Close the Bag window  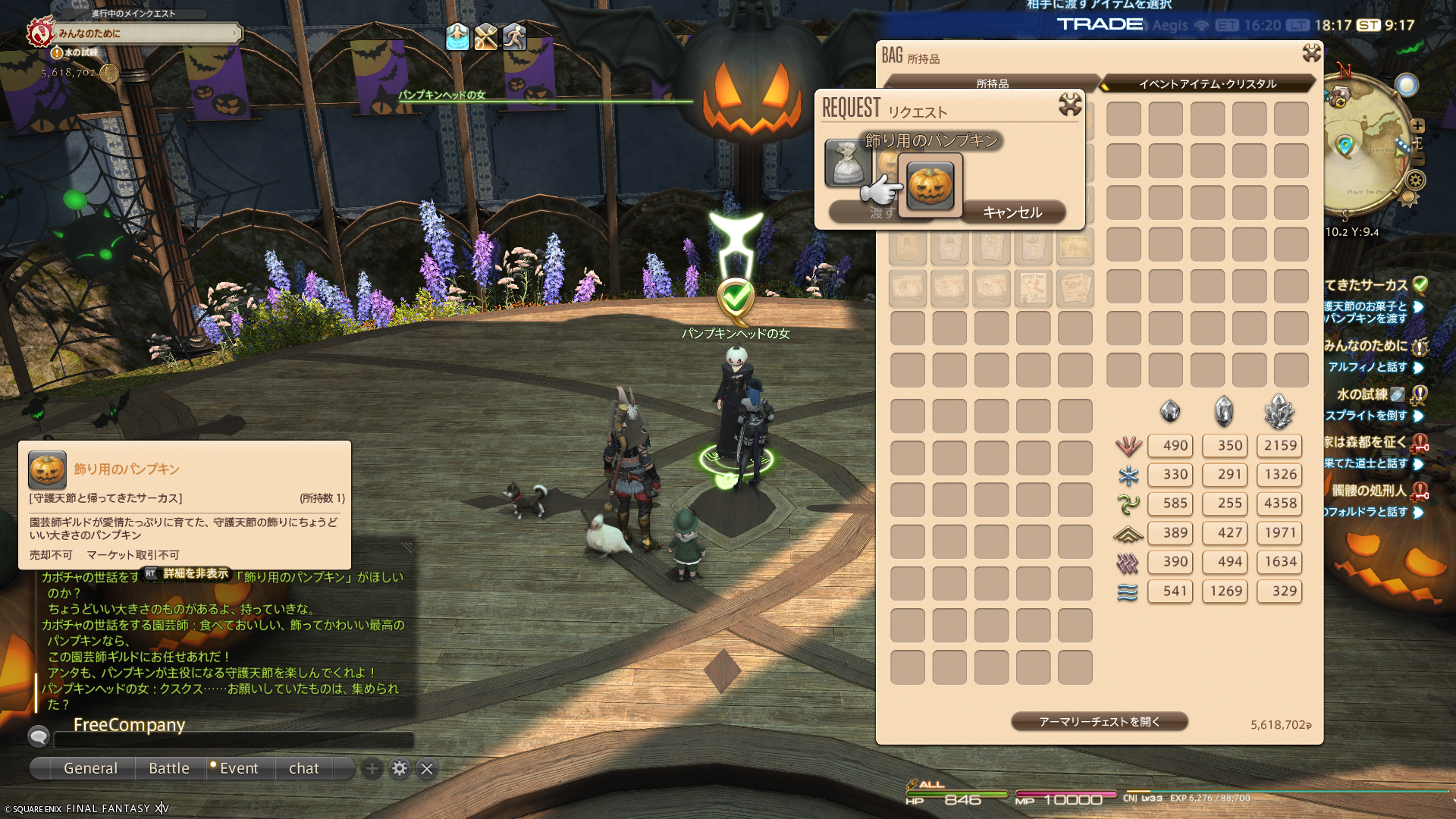[1311, 52]
